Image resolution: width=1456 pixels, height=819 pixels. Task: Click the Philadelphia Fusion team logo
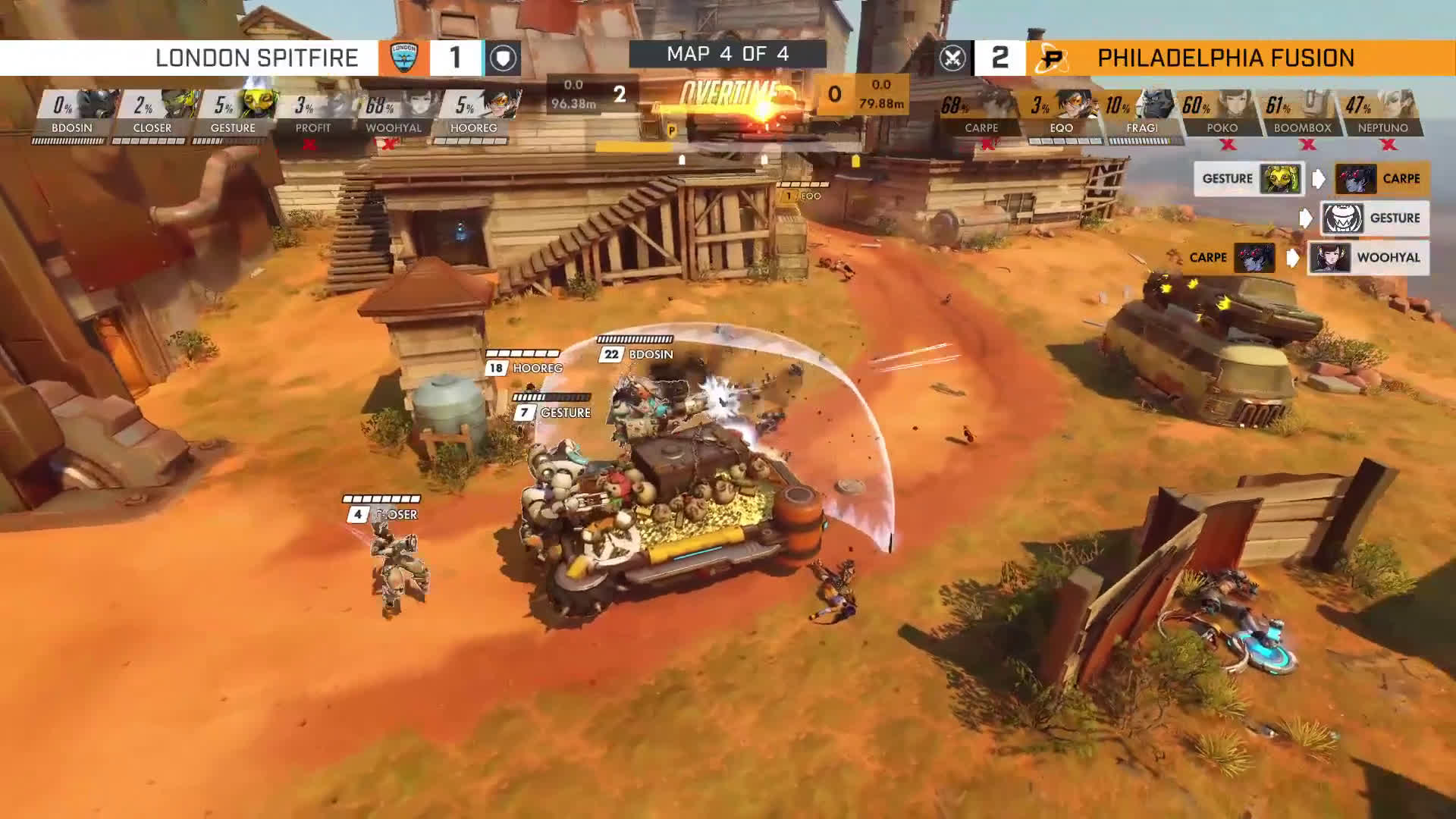[x=1052, y=58]
